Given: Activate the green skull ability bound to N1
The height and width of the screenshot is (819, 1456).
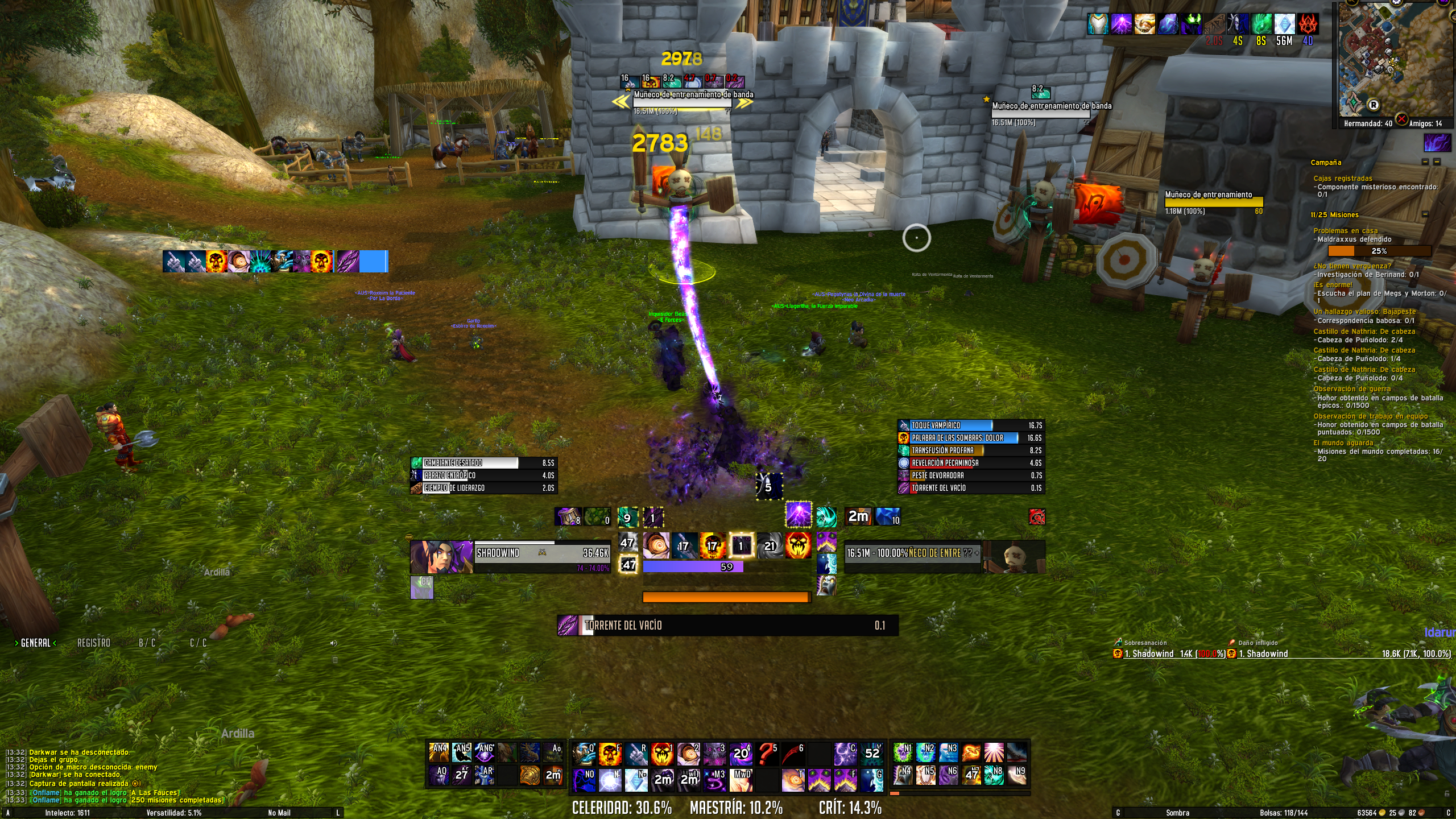Looking at the screenshot, I should pyautogui.click(x=903, y=752).
